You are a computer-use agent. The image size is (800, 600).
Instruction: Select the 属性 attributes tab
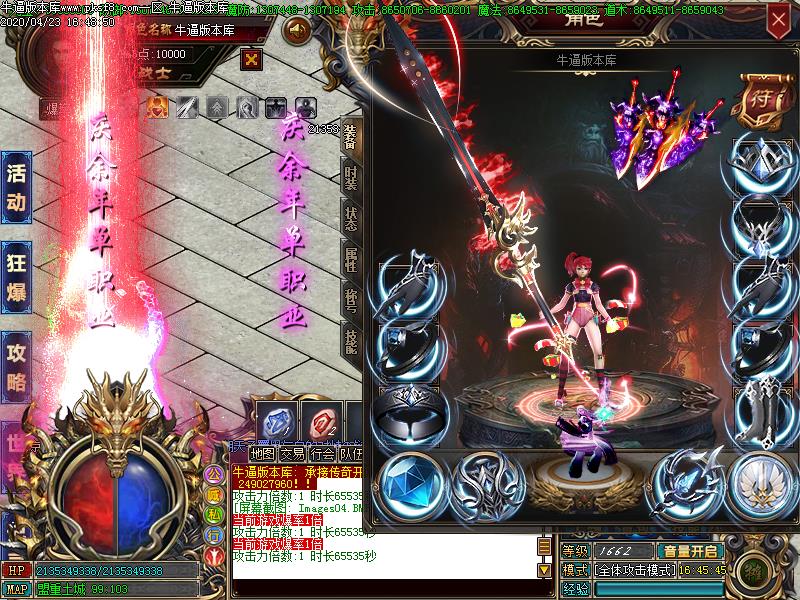pos(350,259)
